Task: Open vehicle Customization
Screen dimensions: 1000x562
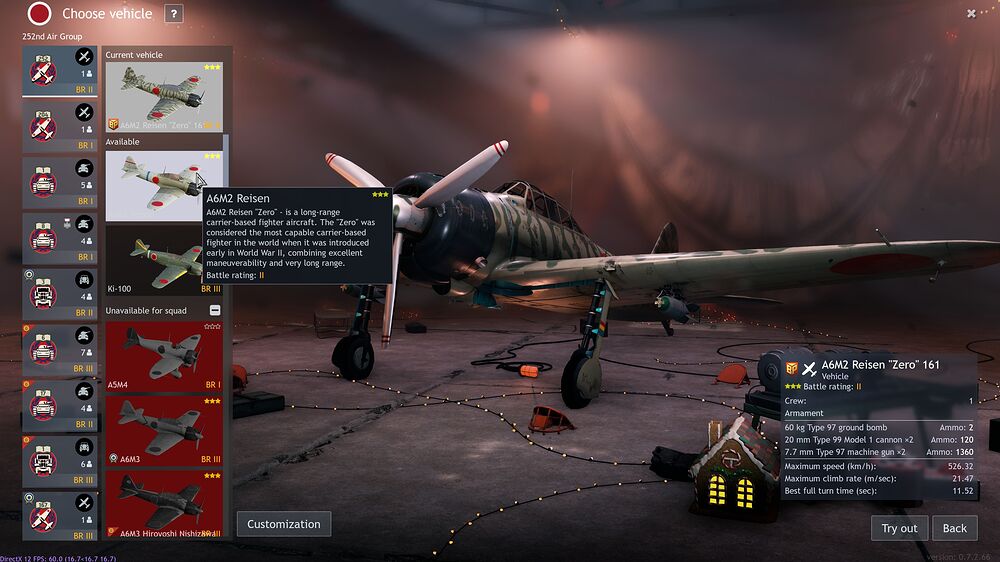Action: pyautogui.click(x=284, y=524)
